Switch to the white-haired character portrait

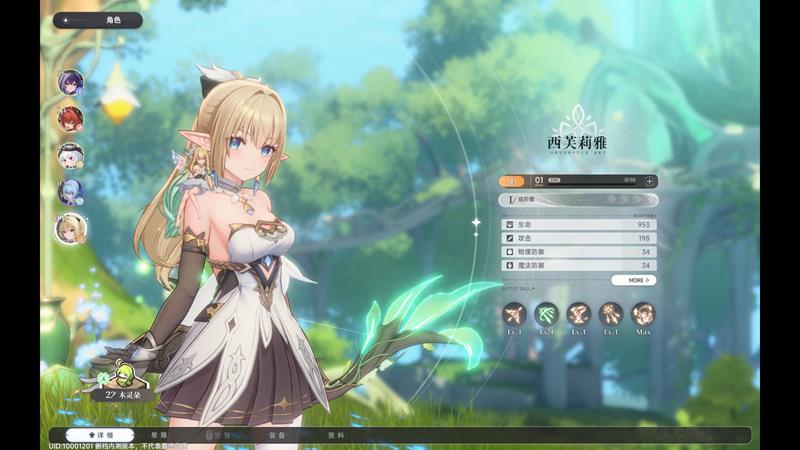[70, 155]
